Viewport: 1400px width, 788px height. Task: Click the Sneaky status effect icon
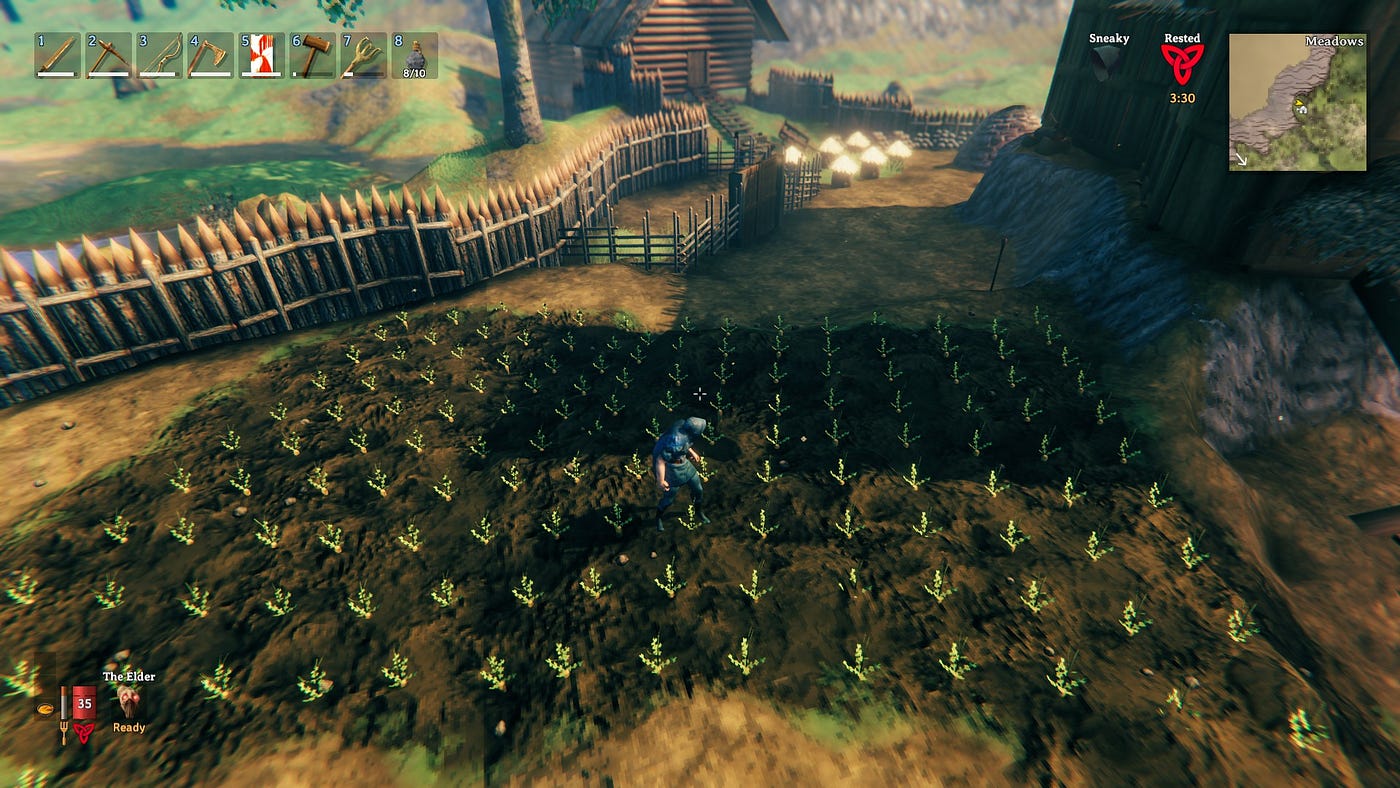tap(1107, 64)
